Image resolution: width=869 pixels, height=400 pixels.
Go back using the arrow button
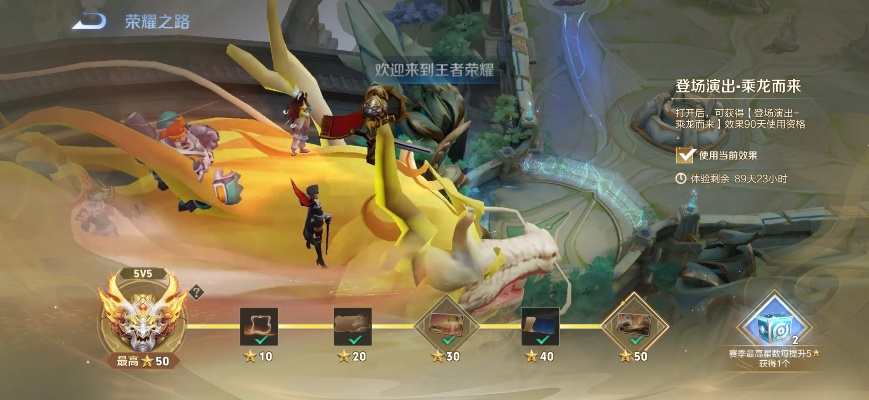click(91, 20)
